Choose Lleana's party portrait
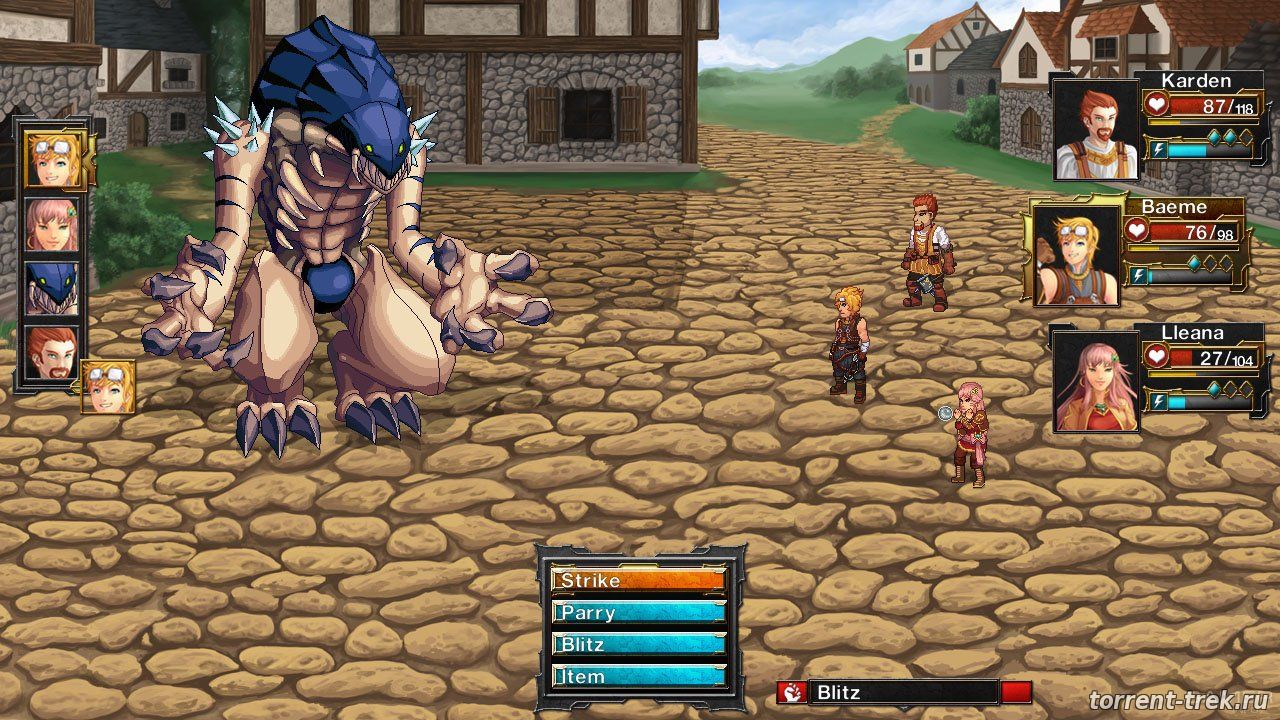Screen dimensions: 1280x720 (1096, 382)
